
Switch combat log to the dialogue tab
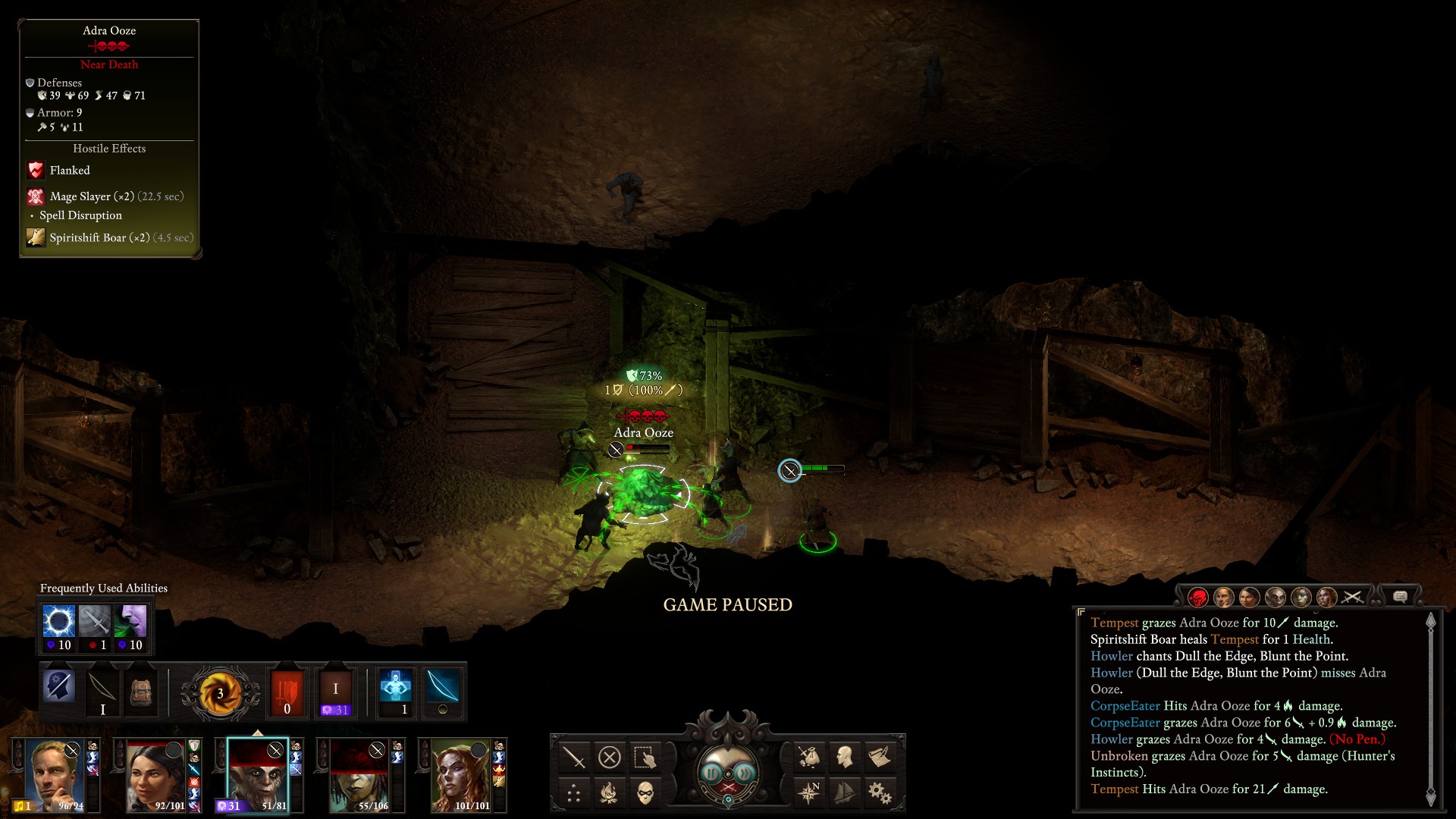[1400, 598]
